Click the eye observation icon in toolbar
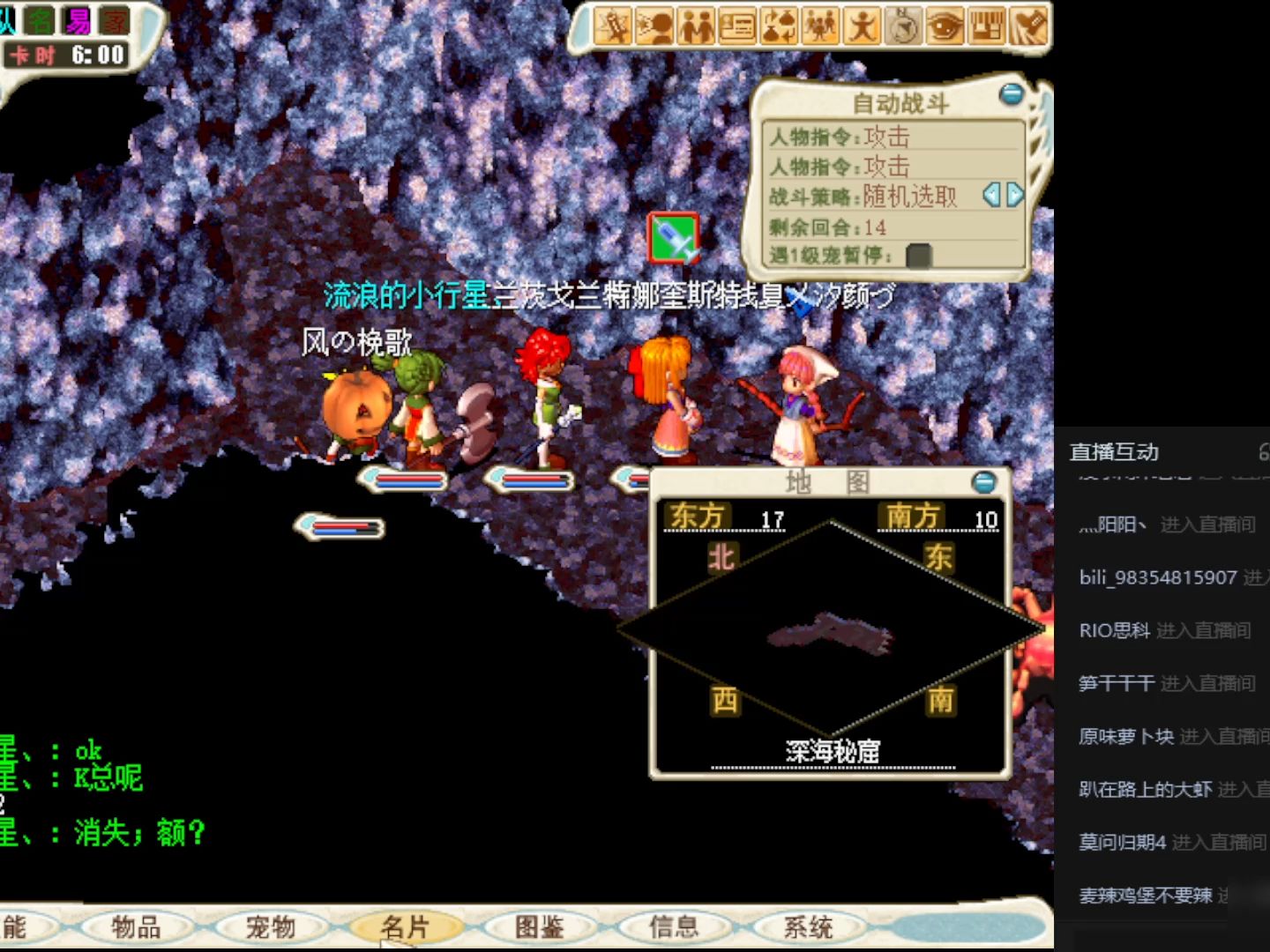1270x952 pixels. tap(946, 27)
